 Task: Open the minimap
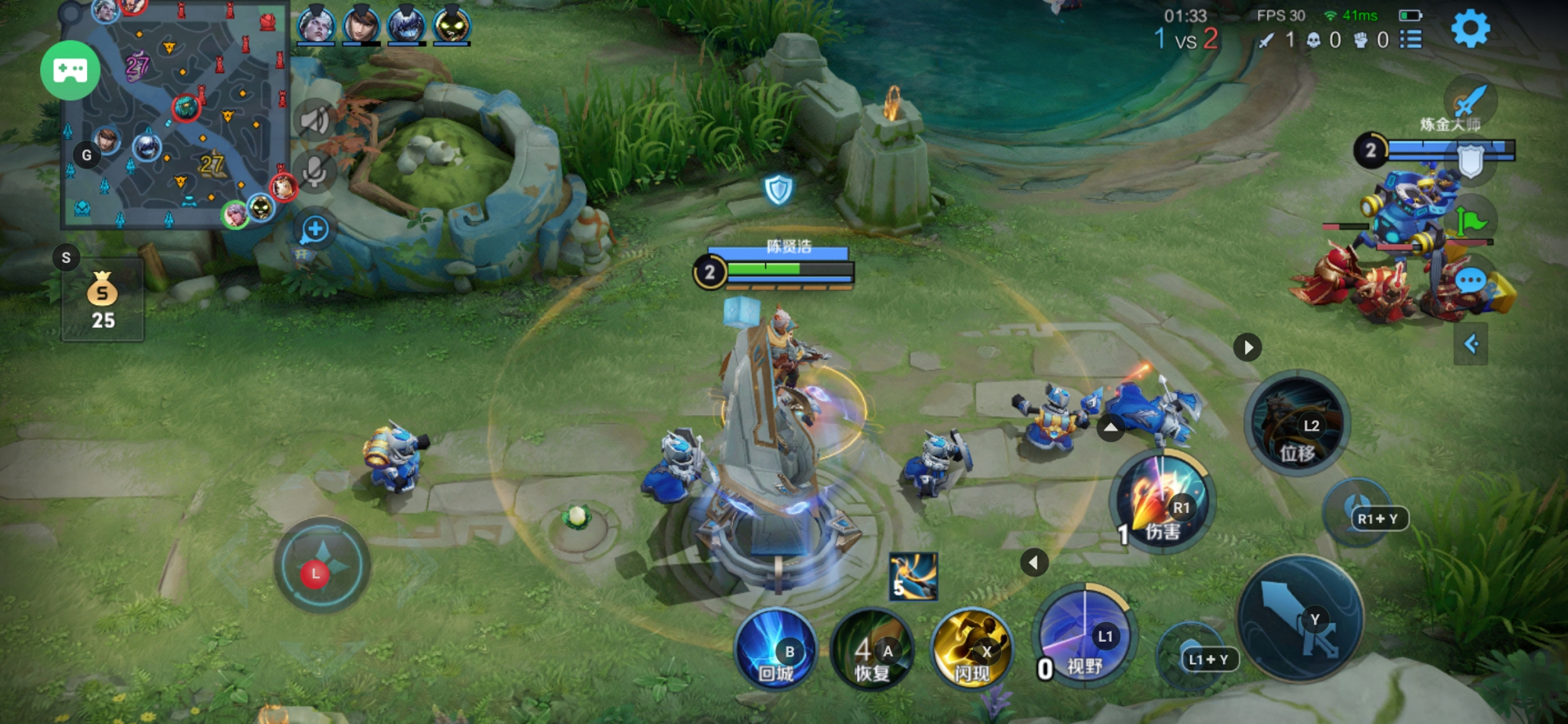[x=174, y=118]
